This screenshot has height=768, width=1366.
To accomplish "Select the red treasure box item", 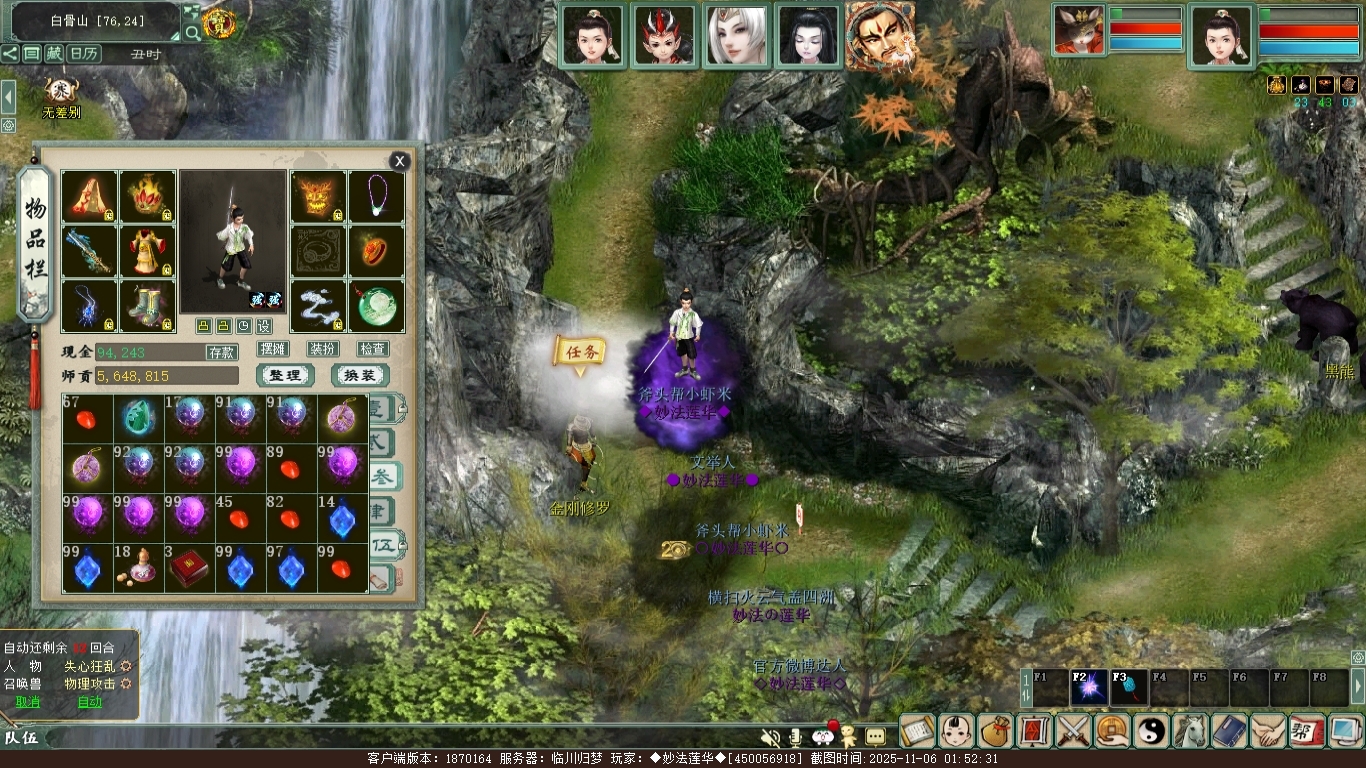I will tap(189, 568).
